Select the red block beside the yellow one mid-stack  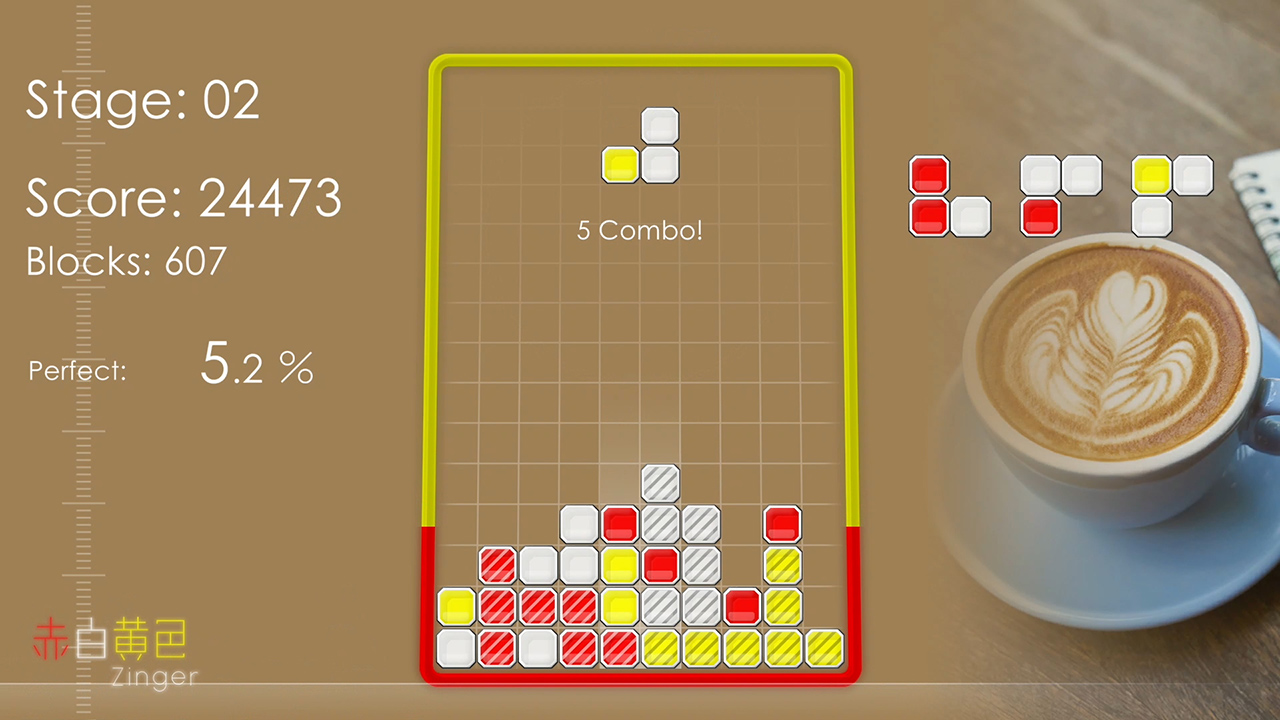tap(660, 566)
